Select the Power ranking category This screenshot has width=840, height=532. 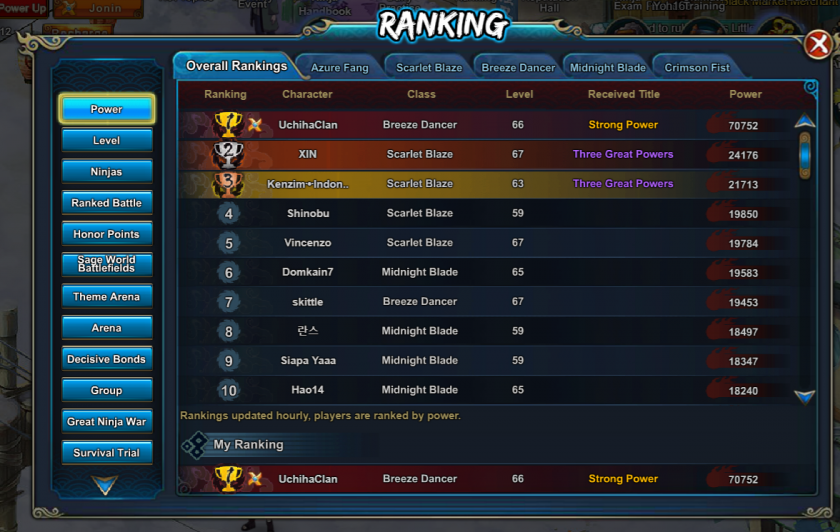pos(107,109)
